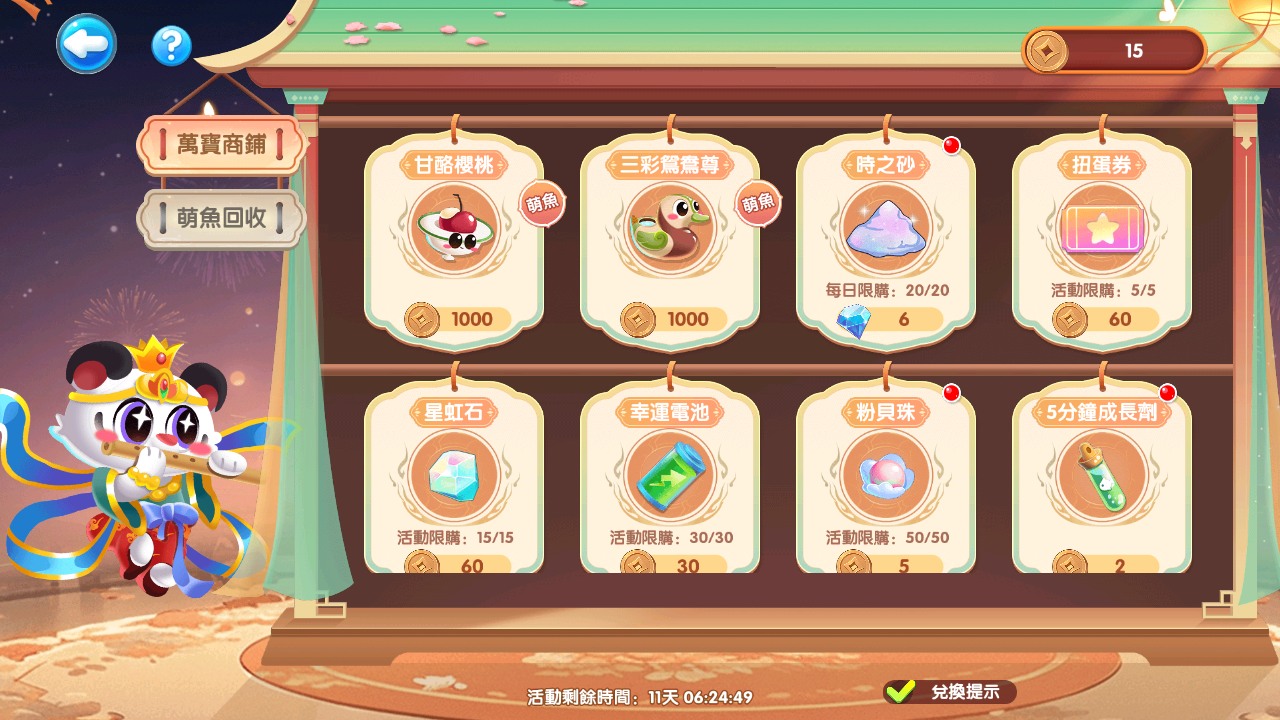Open the question mark help button

click(171, 46)
